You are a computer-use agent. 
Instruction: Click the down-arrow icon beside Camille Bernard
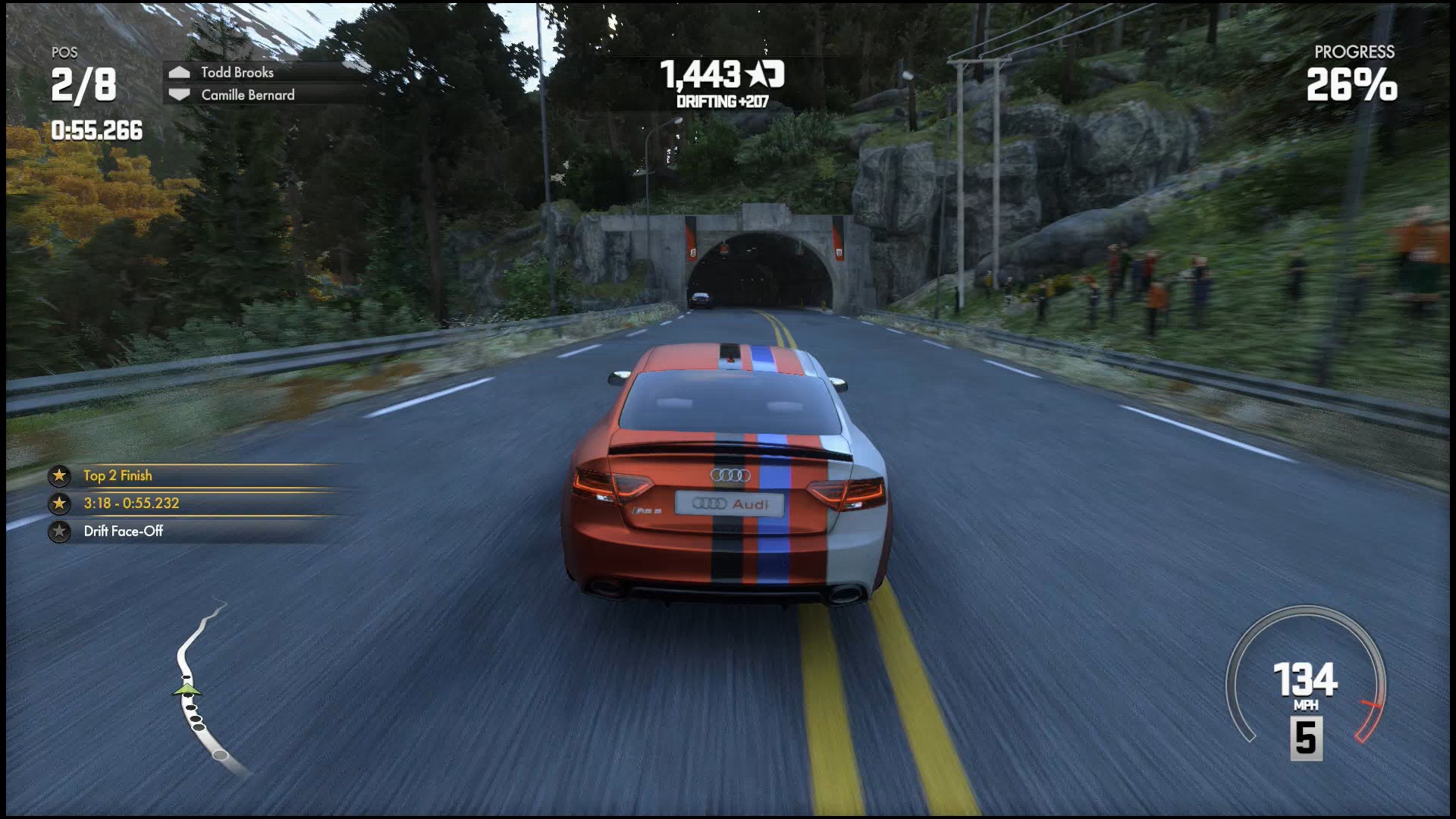point(180,95)
